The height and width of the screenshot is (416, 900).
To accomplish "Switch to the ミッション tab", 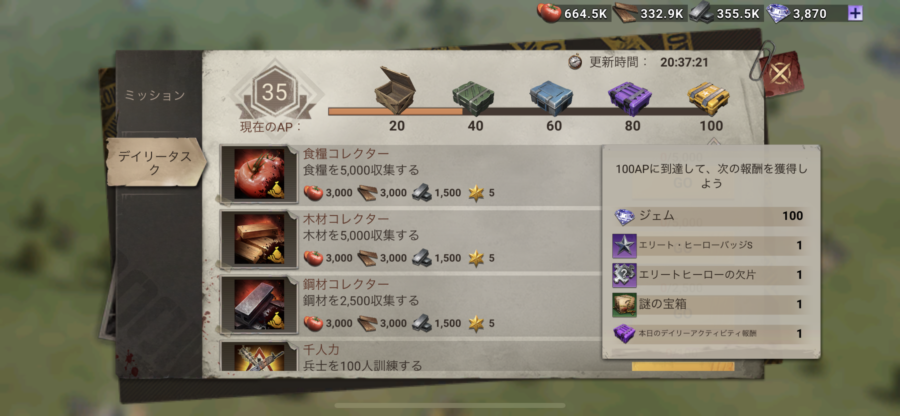I will point(154,96).
